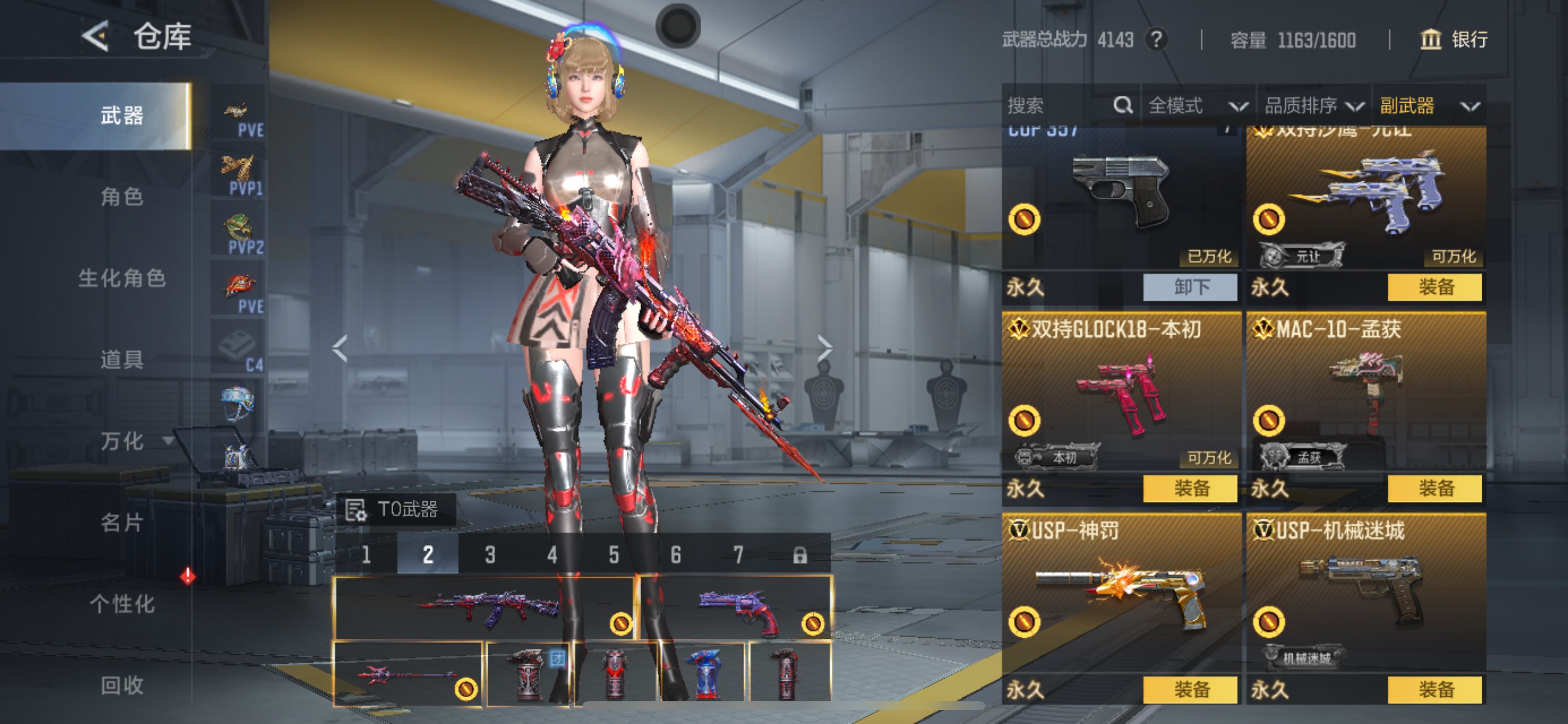Image resolution: width=1568 pixels, height=724 pixels.
Task: Click the 搜索 weapon search field
Action: 1059,106
